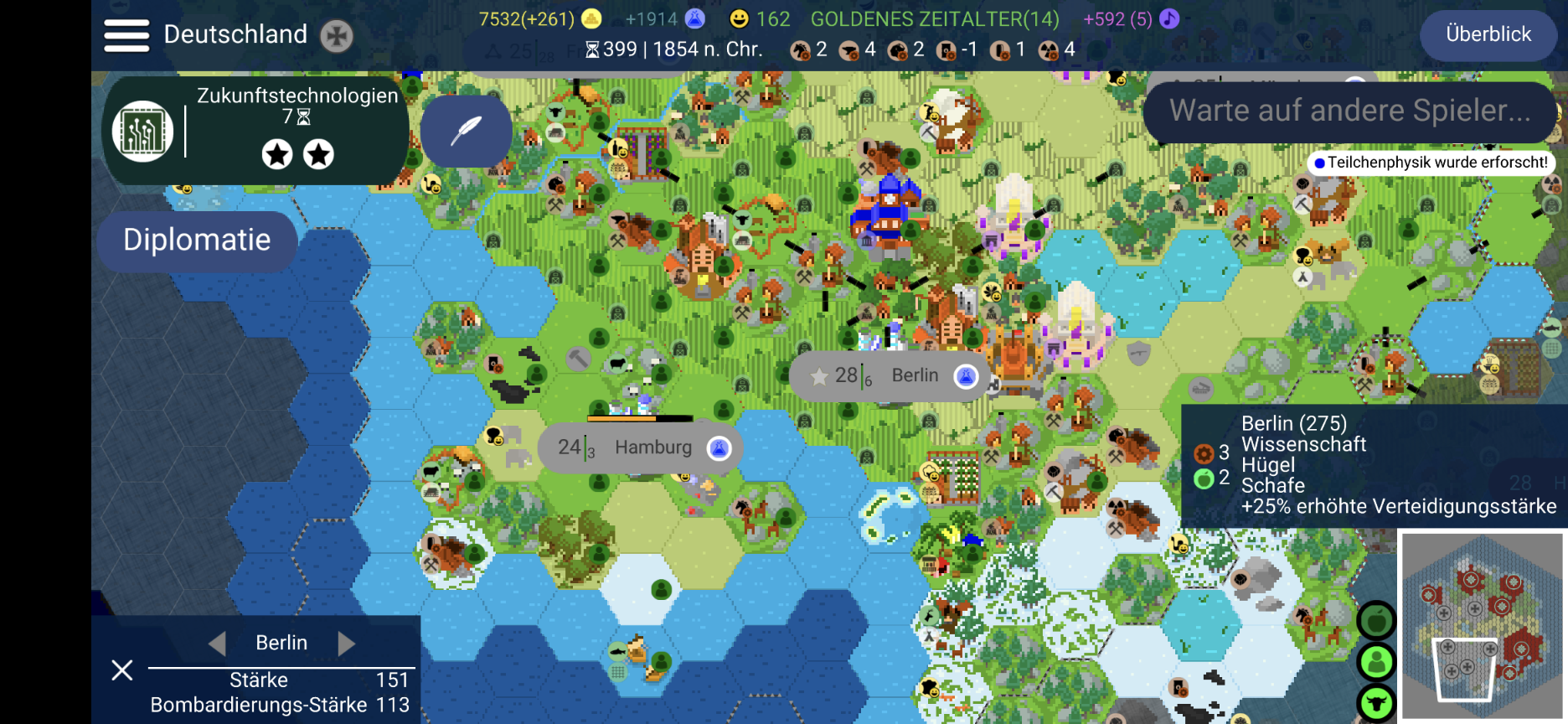Click the Zukunftstechnologien research icon

[x=142, y=131]
